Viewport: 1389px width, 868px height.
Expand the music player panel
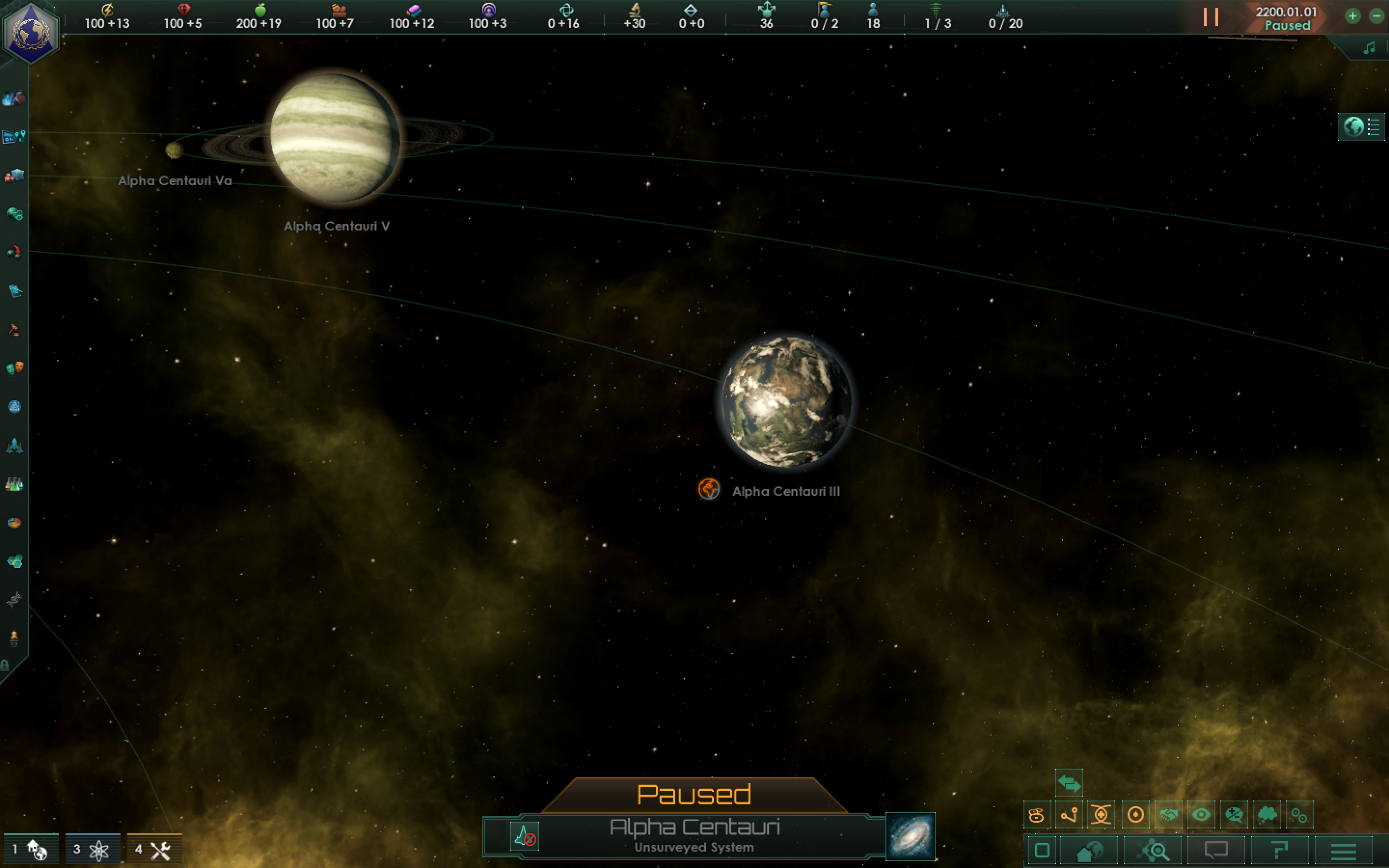pos(1371,48)
